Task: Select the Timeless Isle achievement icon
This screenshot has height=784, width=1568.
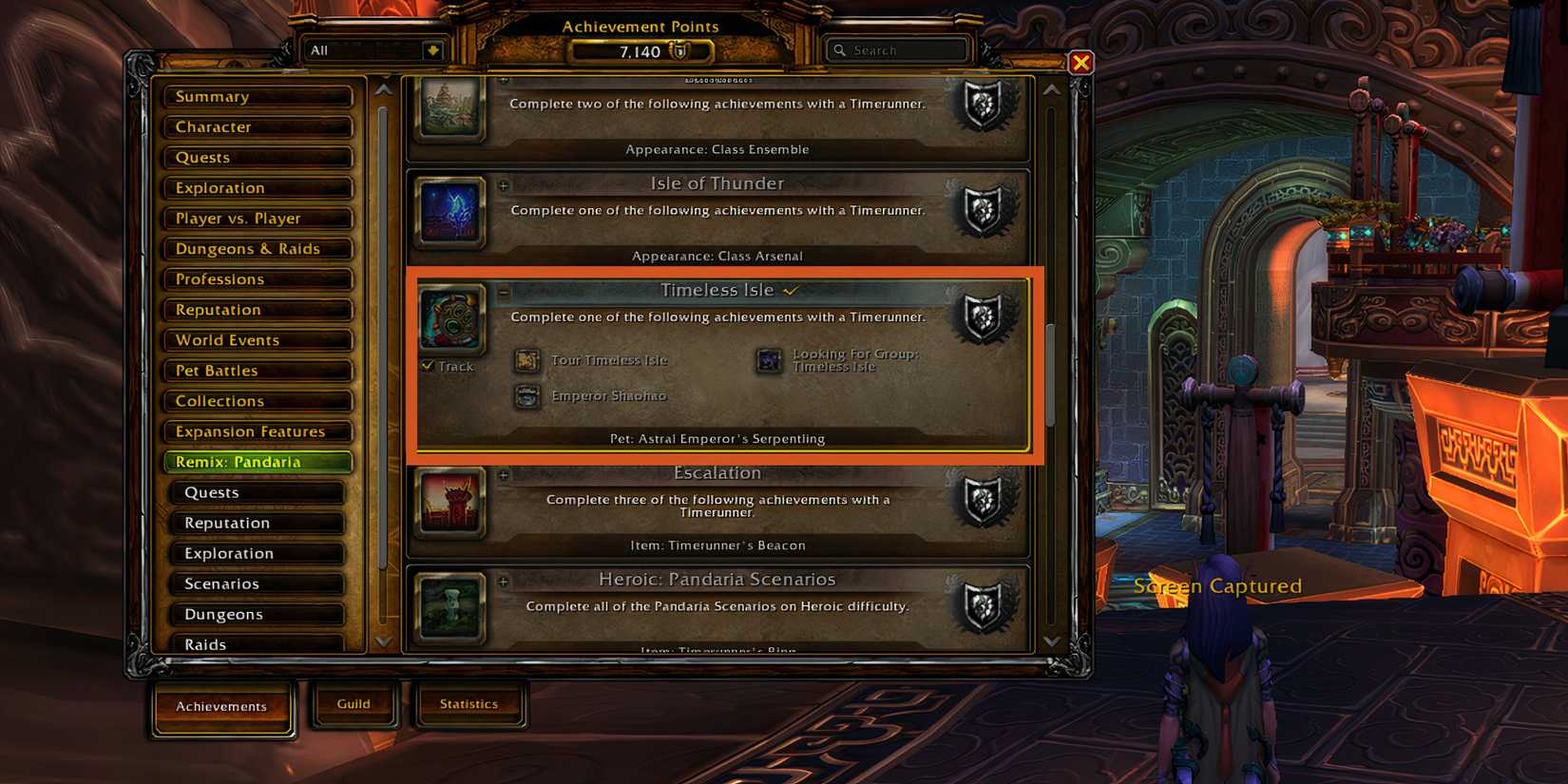Action: coord(449,321)
